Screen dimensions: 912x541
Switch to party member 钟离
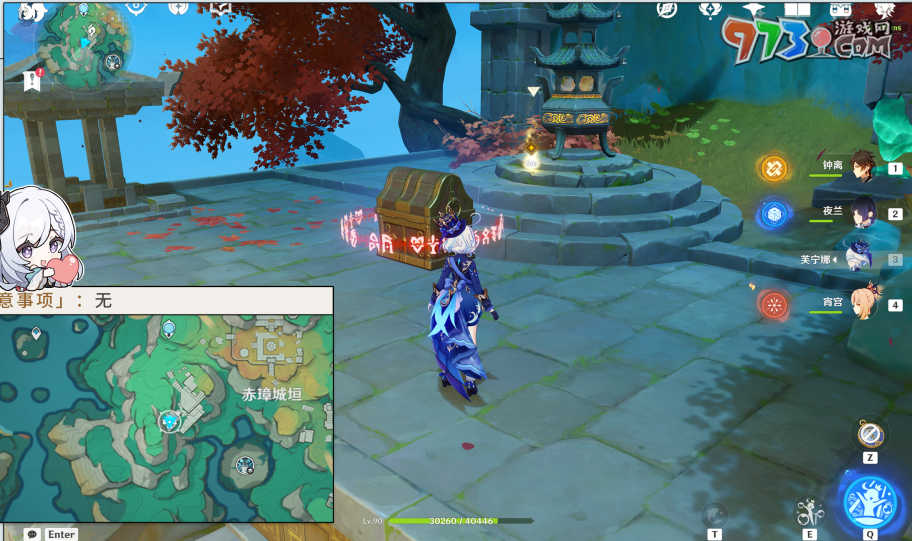pyautogui.click(x=862, y=168)
